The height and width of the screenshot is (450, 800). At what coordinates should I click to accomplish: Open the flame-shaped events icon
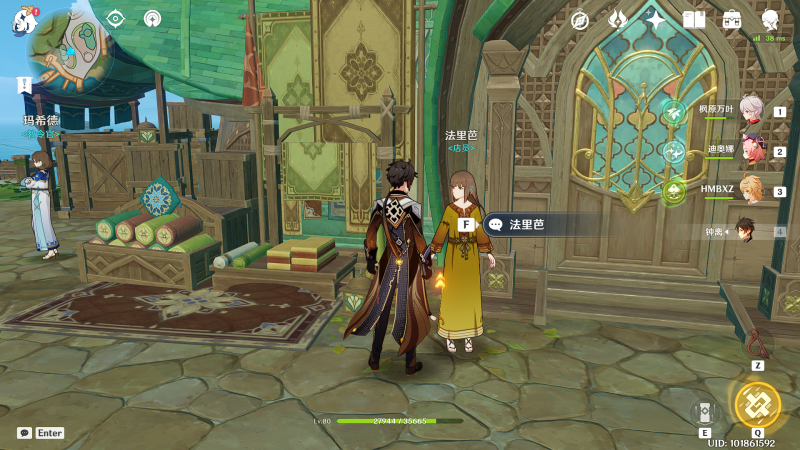pyautogui.click(x=618, y=20)
